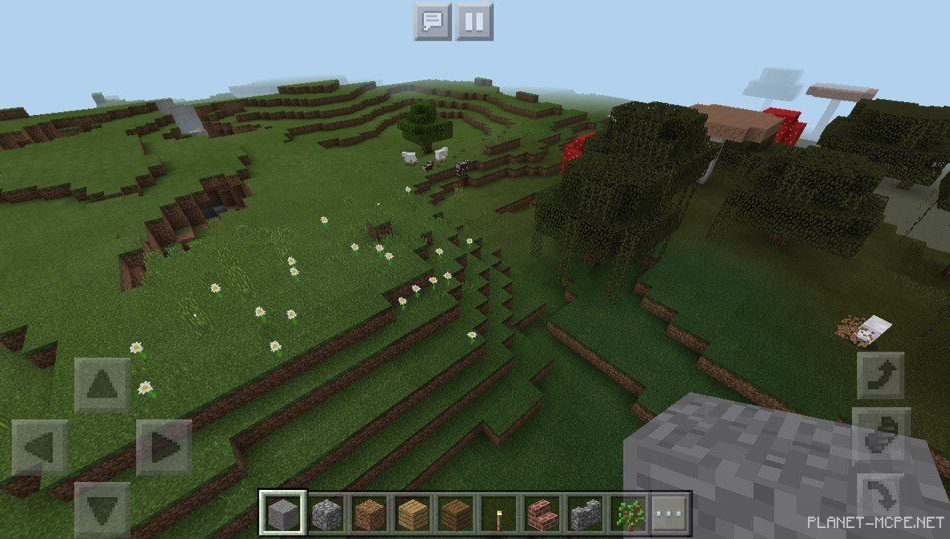Select the cobblestone wall hotbar slot
Viewport: 950px width, 539px height.
pos(585,514)
